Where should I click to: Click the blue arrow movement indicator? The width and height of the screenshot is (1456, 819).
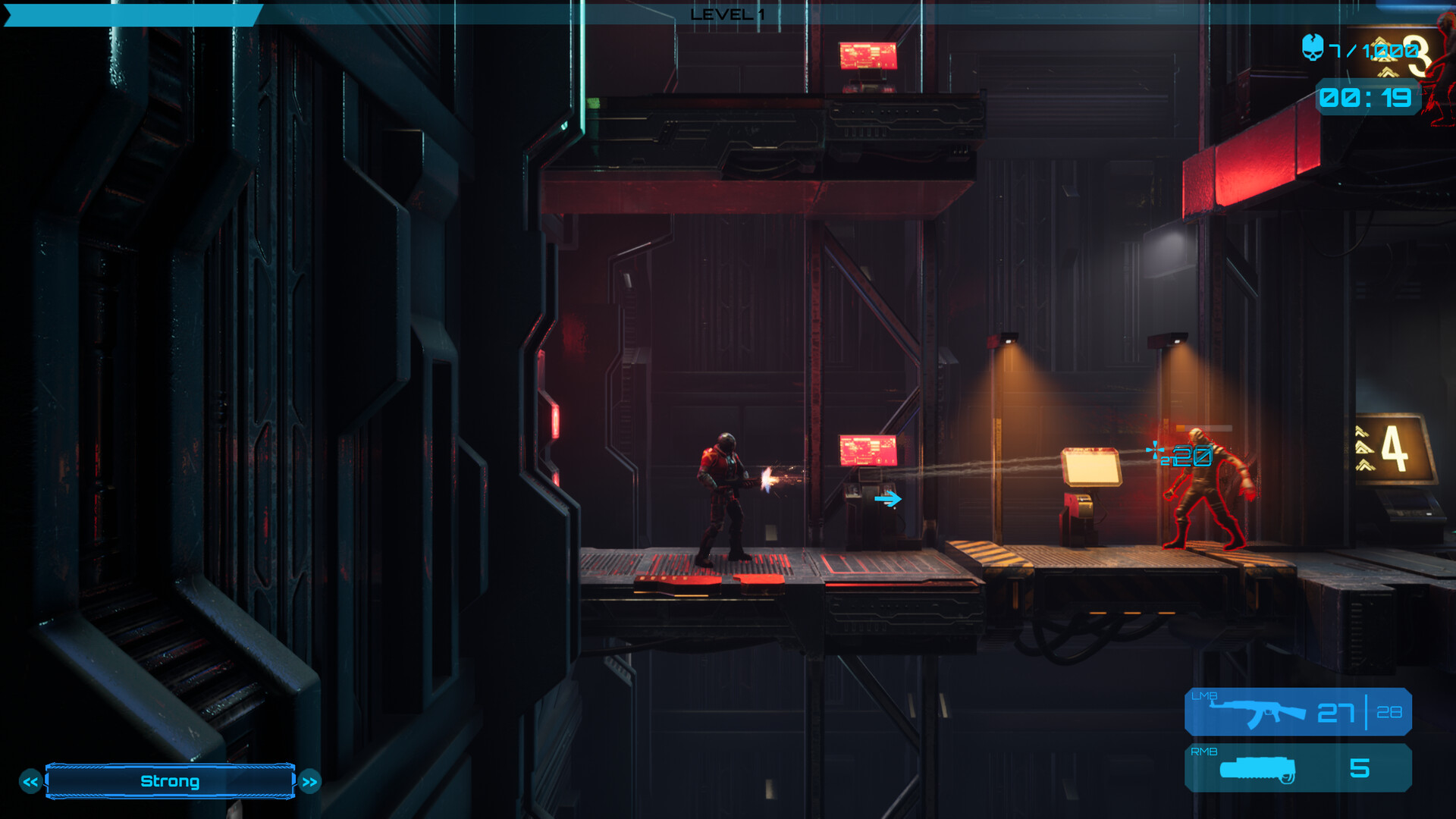pos(889,500)
